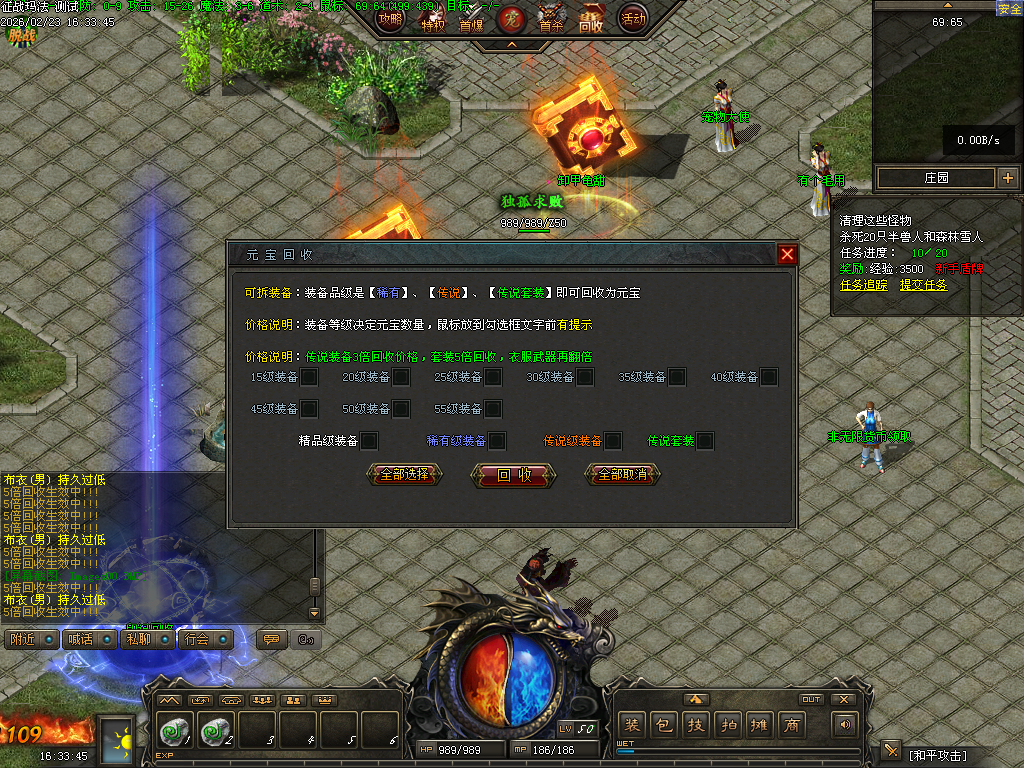This screenshot has height=768, width=1024.
Task: Use the green stone in hotbar slot 1
Action: point(174,732)
